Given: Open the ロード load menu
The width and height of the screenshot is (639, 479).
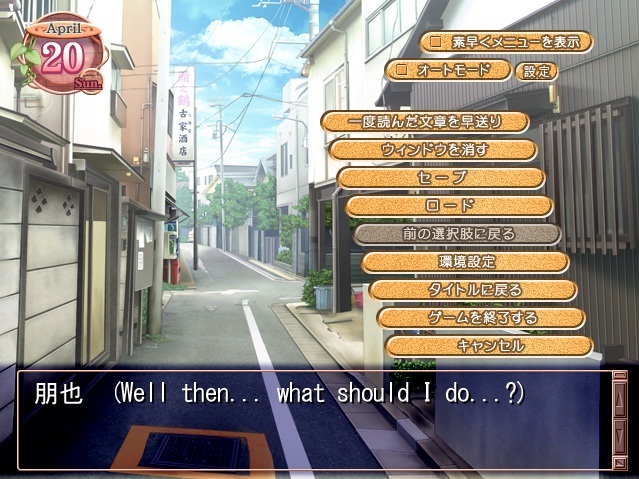Looking at the screenshot, I should pos(449,206).
